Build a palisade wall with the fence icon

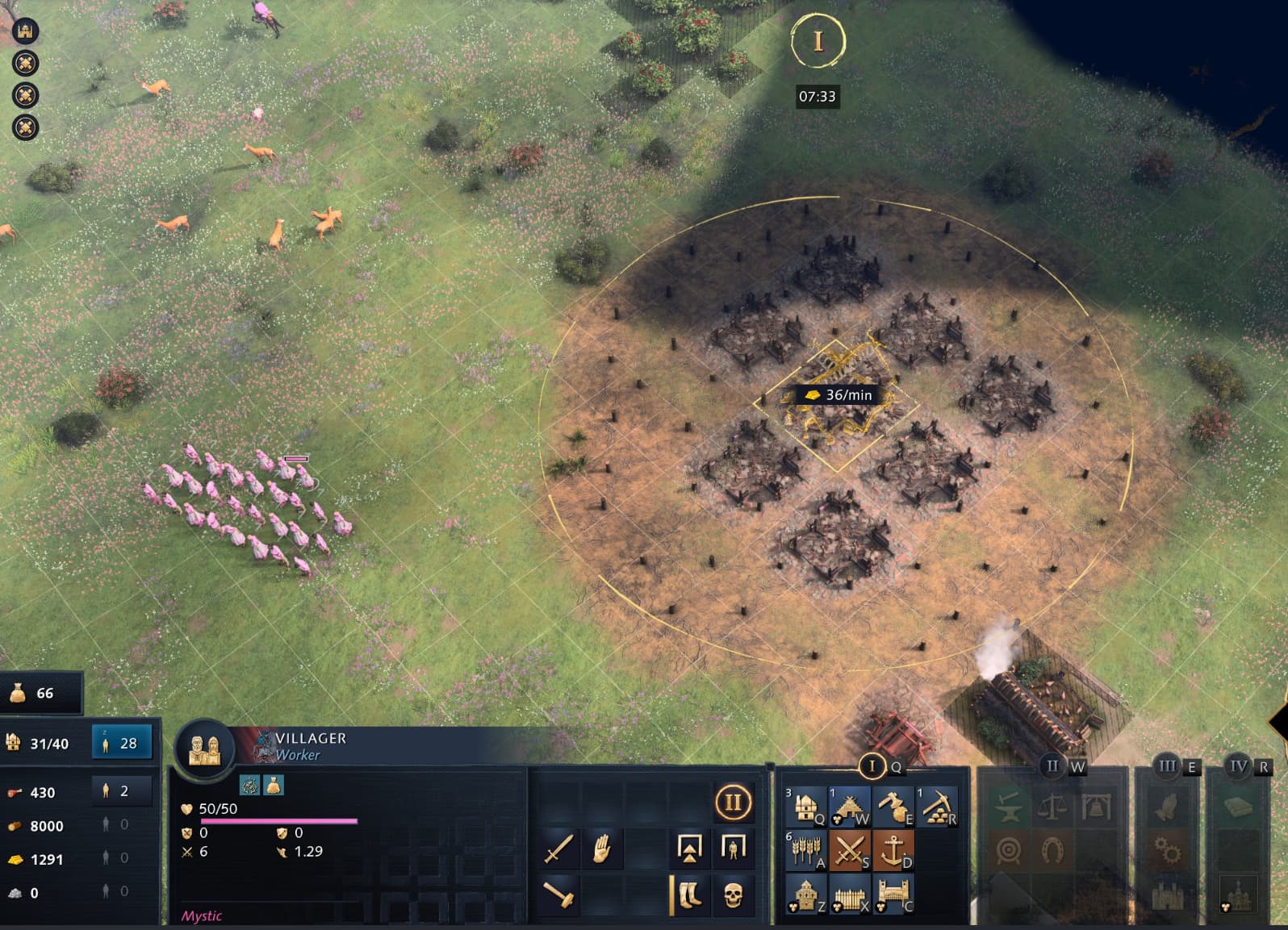coord(849,895)
